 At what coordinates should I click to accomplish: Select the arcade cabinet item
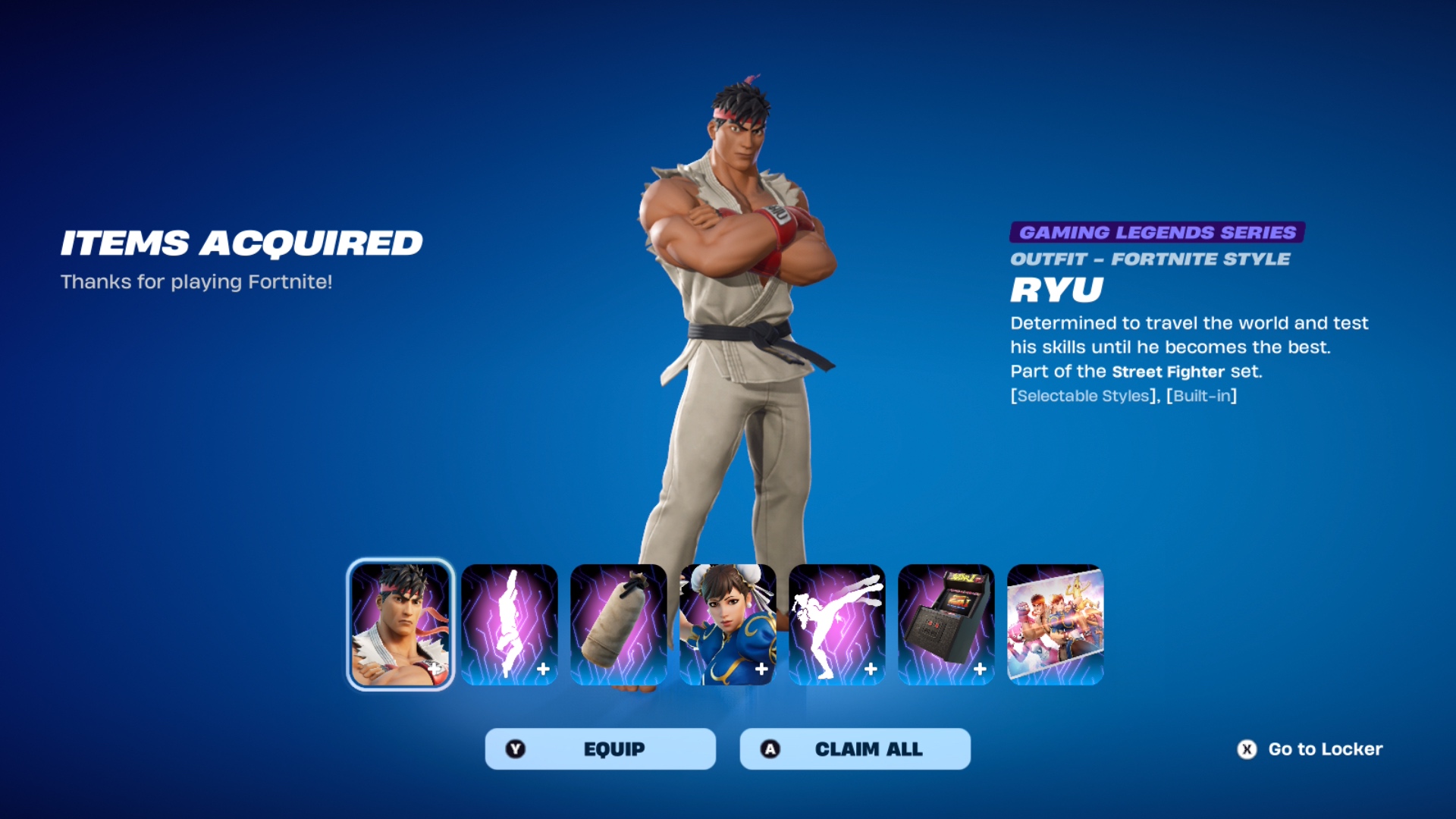(x=946, y=625)
